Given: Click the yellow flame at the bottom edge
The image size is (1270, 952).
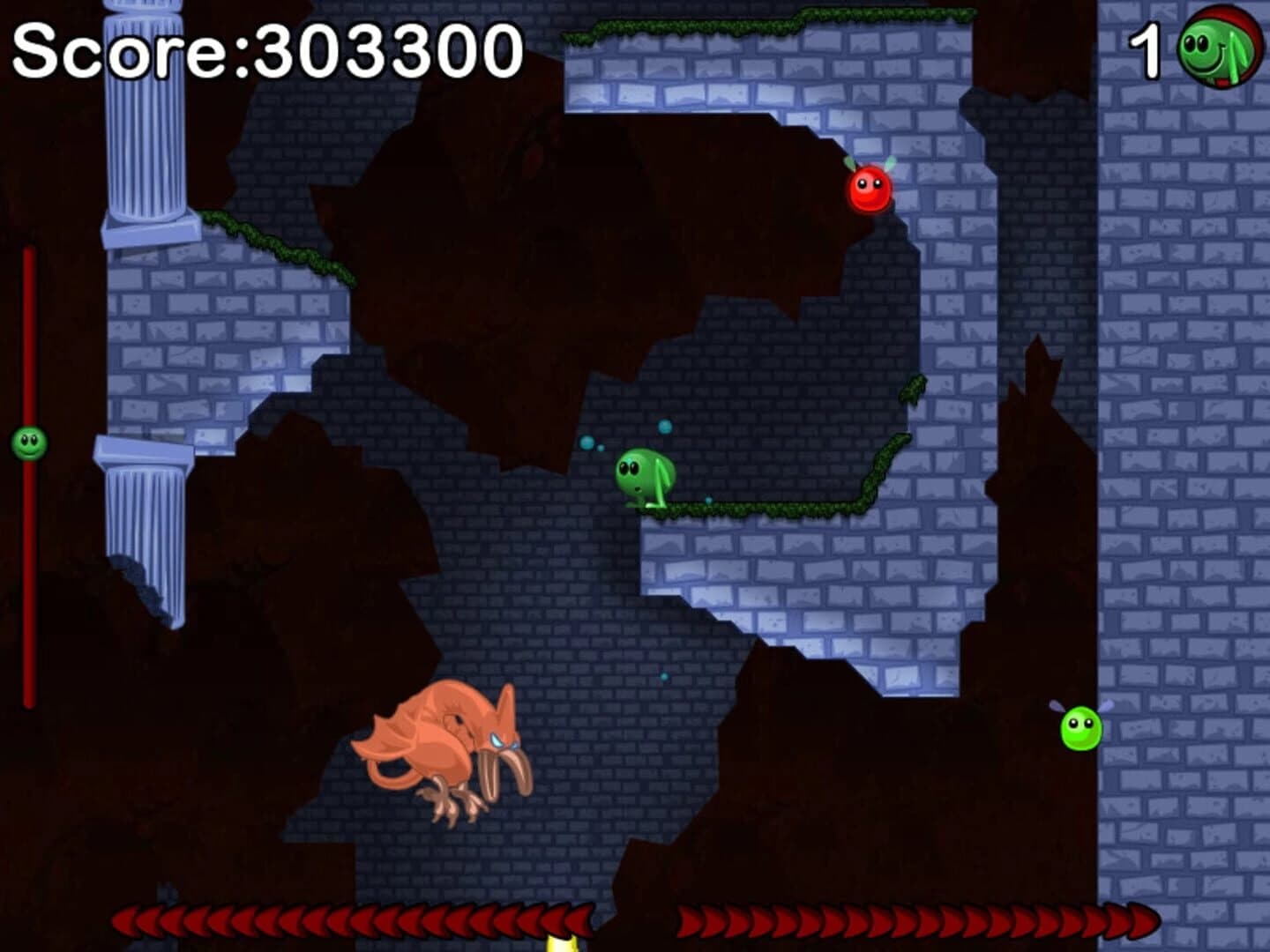Looking at the screenshot, I should (562, 945).
